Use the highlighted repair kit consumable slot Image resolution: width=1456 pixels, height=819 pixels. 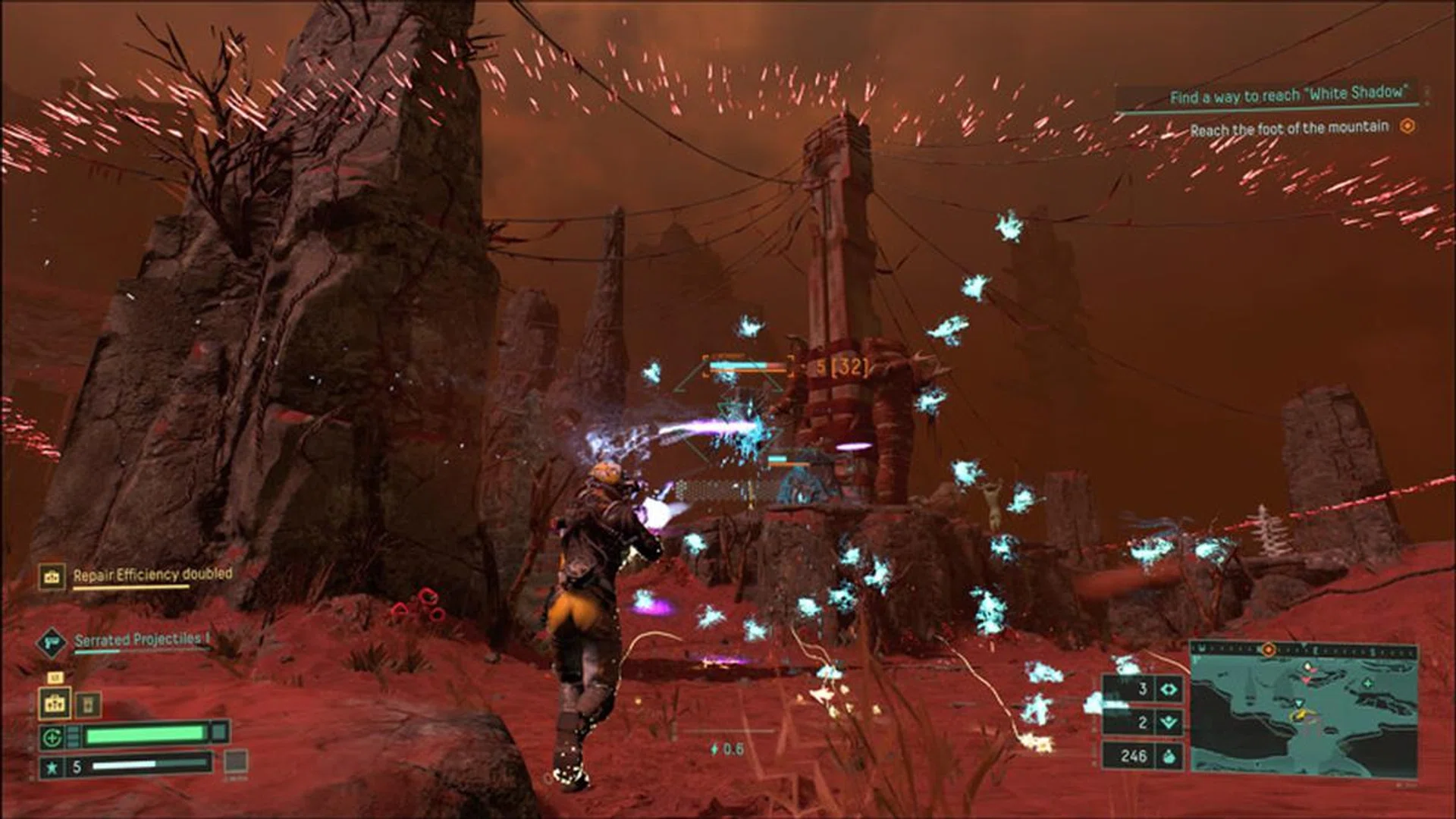(55, 704)
